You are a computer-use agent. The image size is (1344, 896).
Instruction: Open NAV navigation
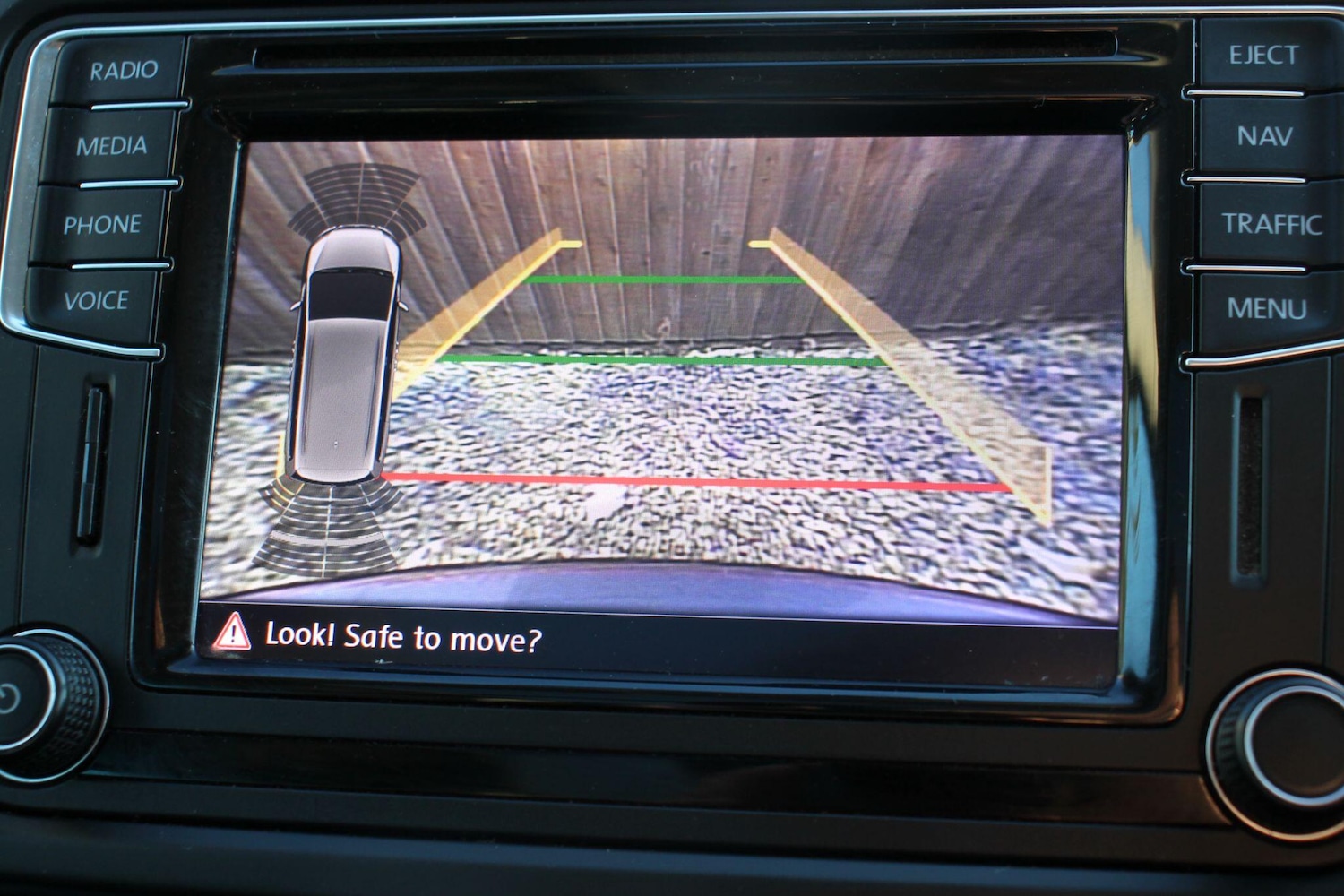click(x=1264, y=136)
